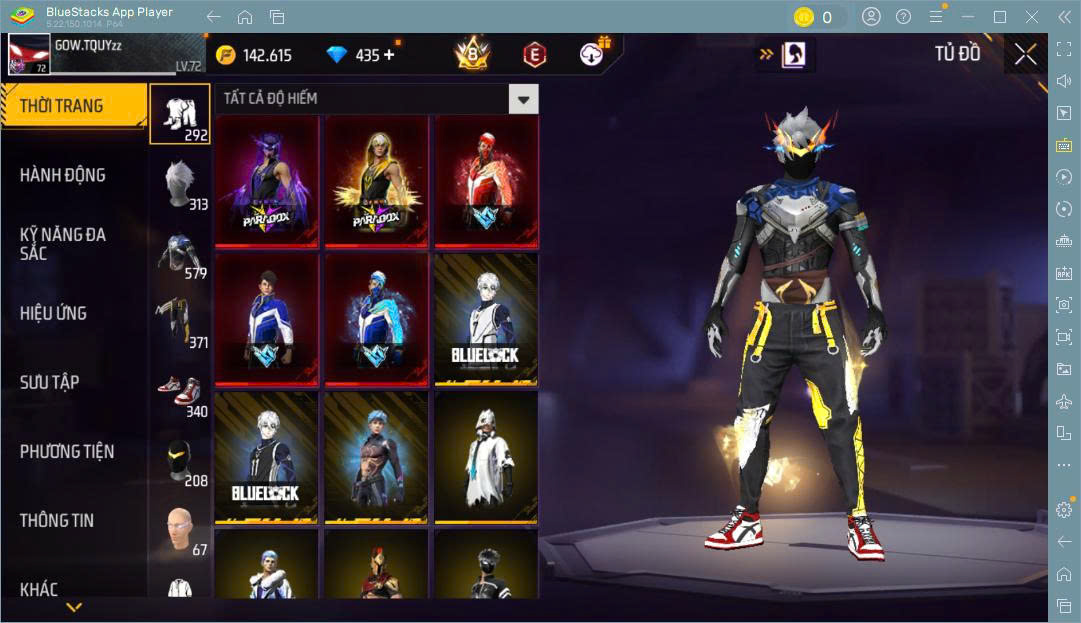
Task: Expand the Tất Cả Độ Hiếm dropdown
Action: click(x=523, y=99)
